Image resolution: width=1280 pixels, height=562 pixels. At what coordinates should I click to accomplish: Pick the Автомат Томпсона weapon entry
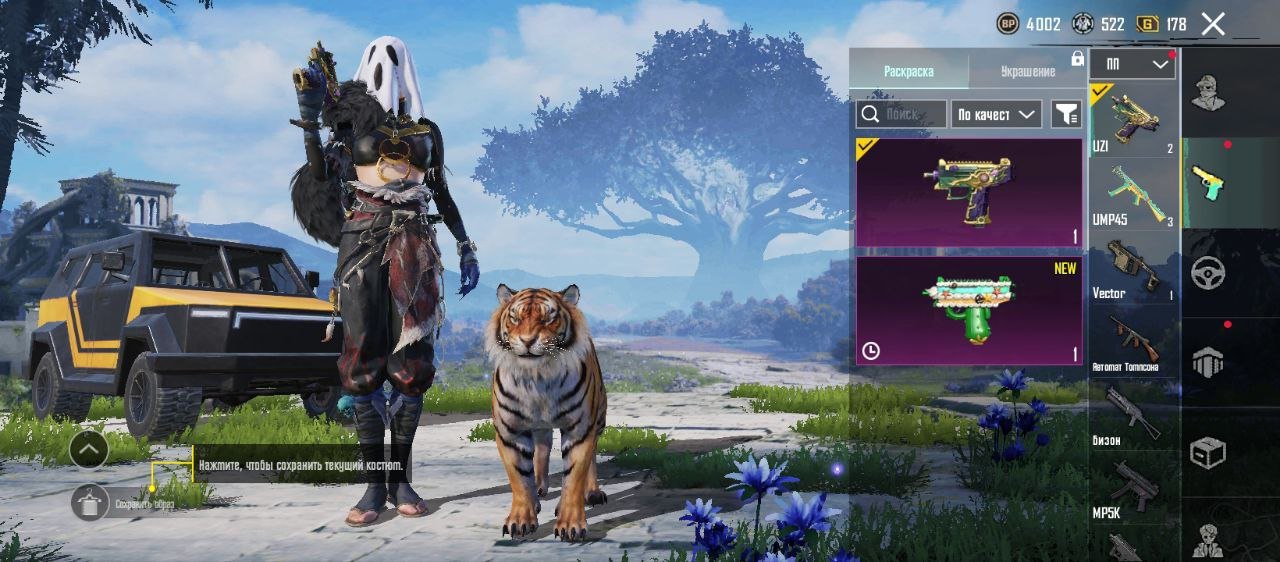[1133, 342]
